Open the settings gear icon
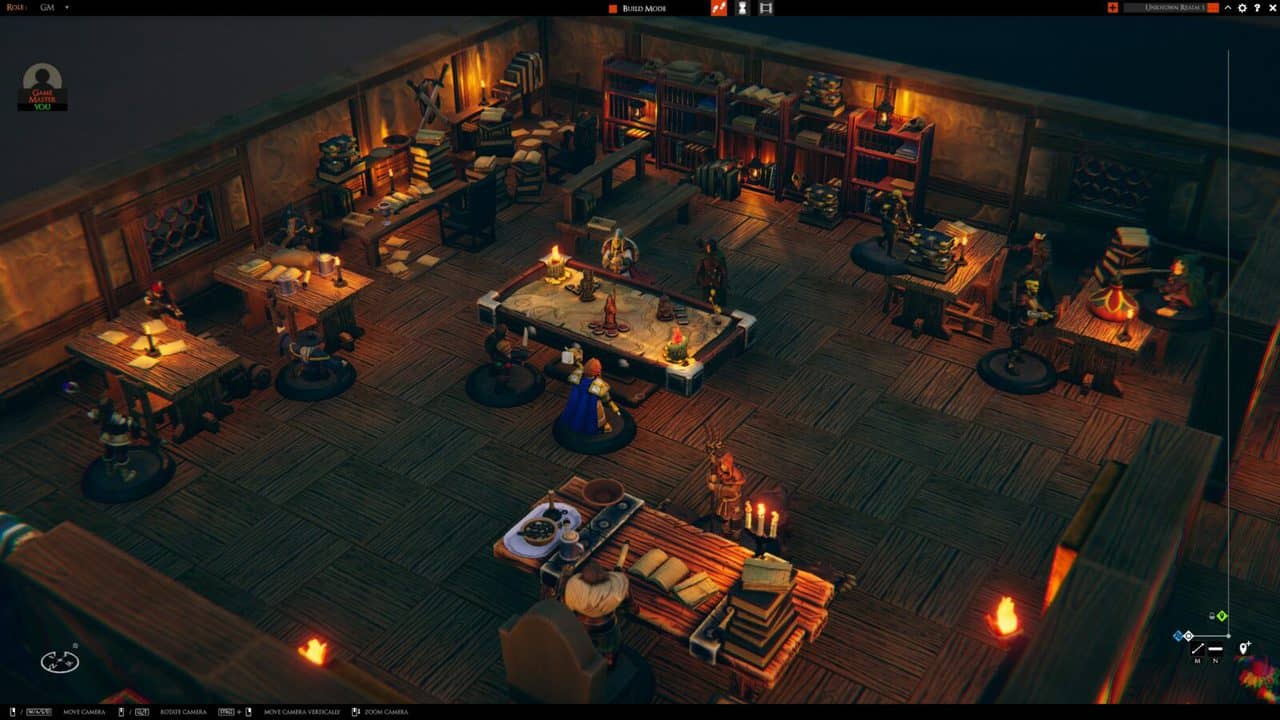Viewport: 1280px width, 720px height. point(1242,8)
